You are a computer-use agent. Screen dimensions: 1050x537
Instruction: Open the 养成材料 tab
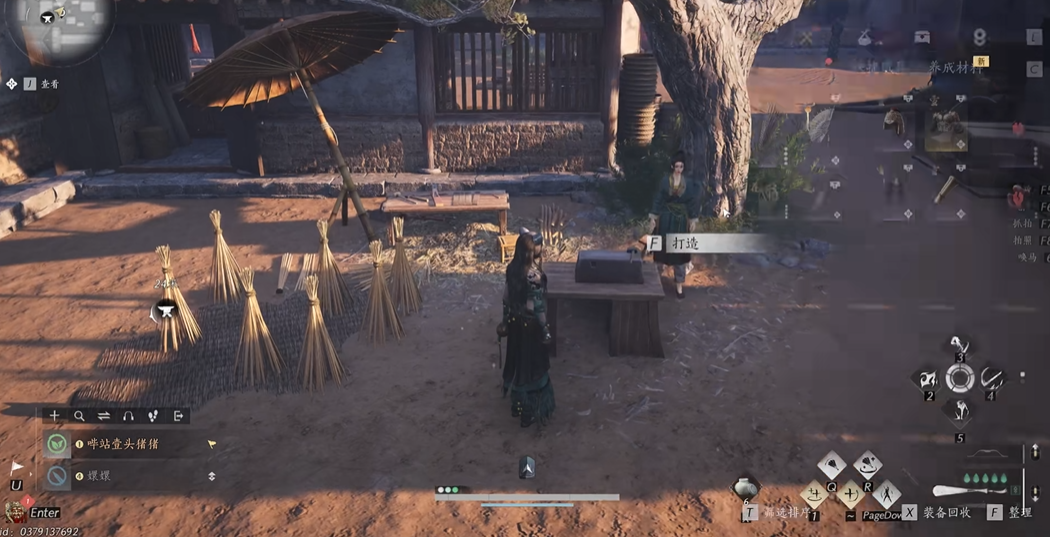pos(954,67)
